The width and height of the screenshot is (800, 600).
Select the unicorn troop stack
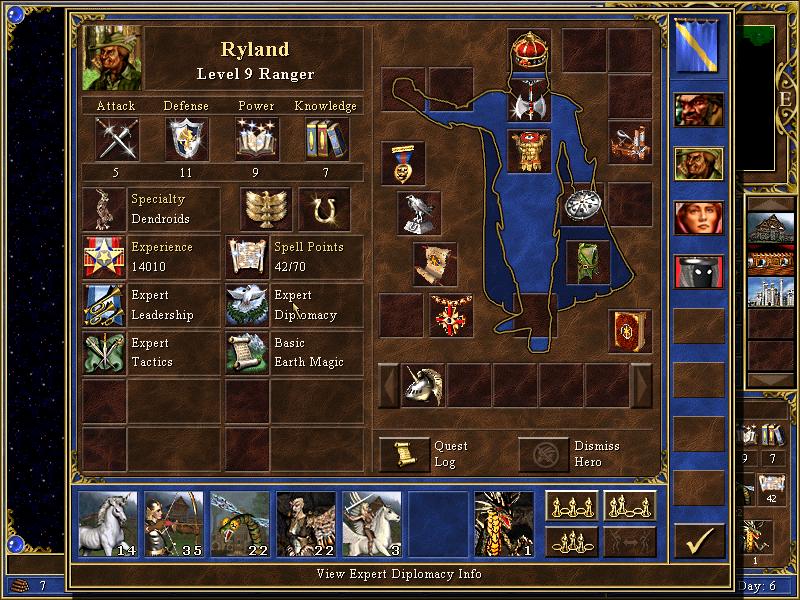point(108,523)
